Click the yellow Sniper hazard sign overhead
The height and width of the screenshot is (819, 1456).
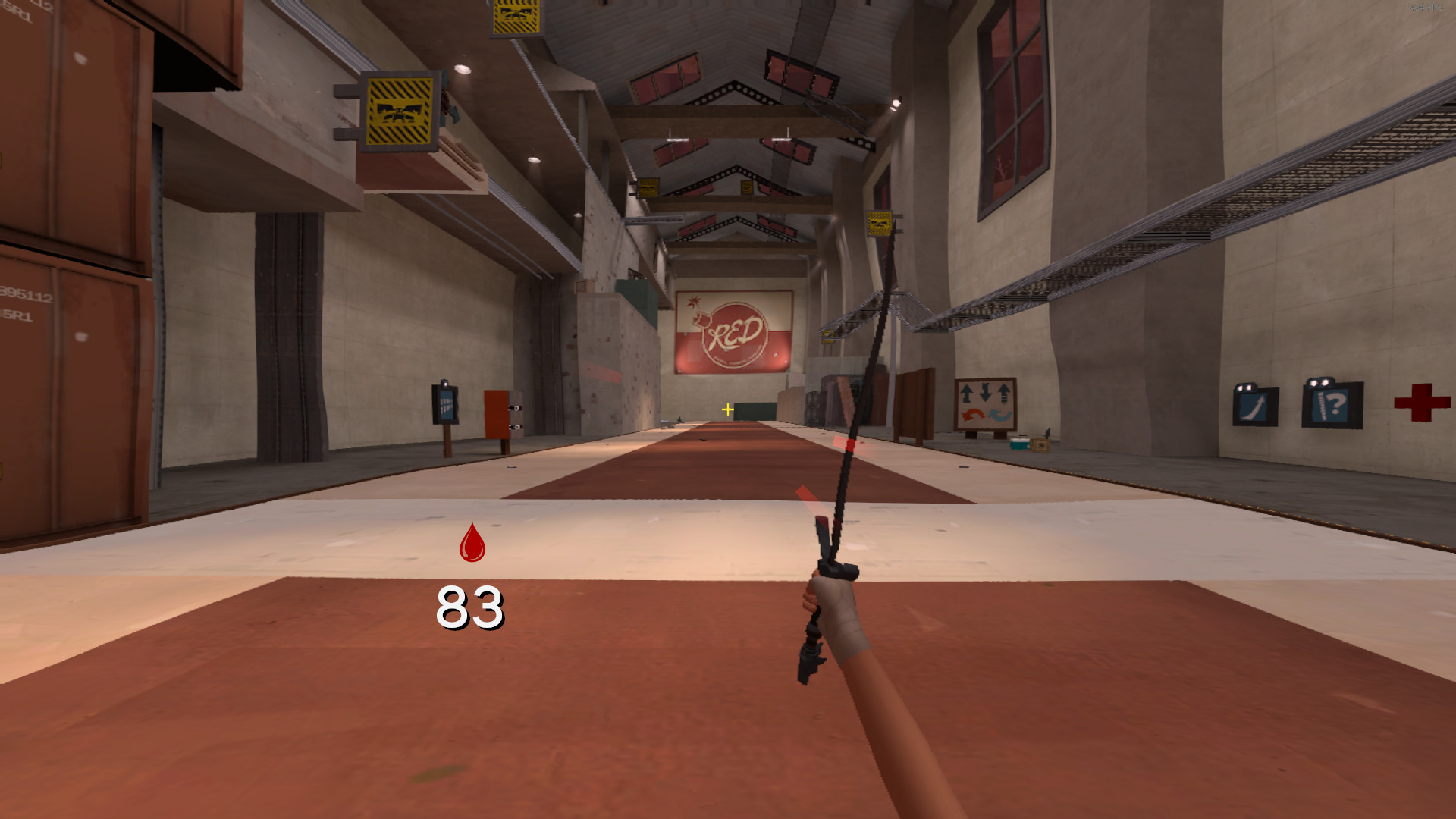[x=400, y=112]
